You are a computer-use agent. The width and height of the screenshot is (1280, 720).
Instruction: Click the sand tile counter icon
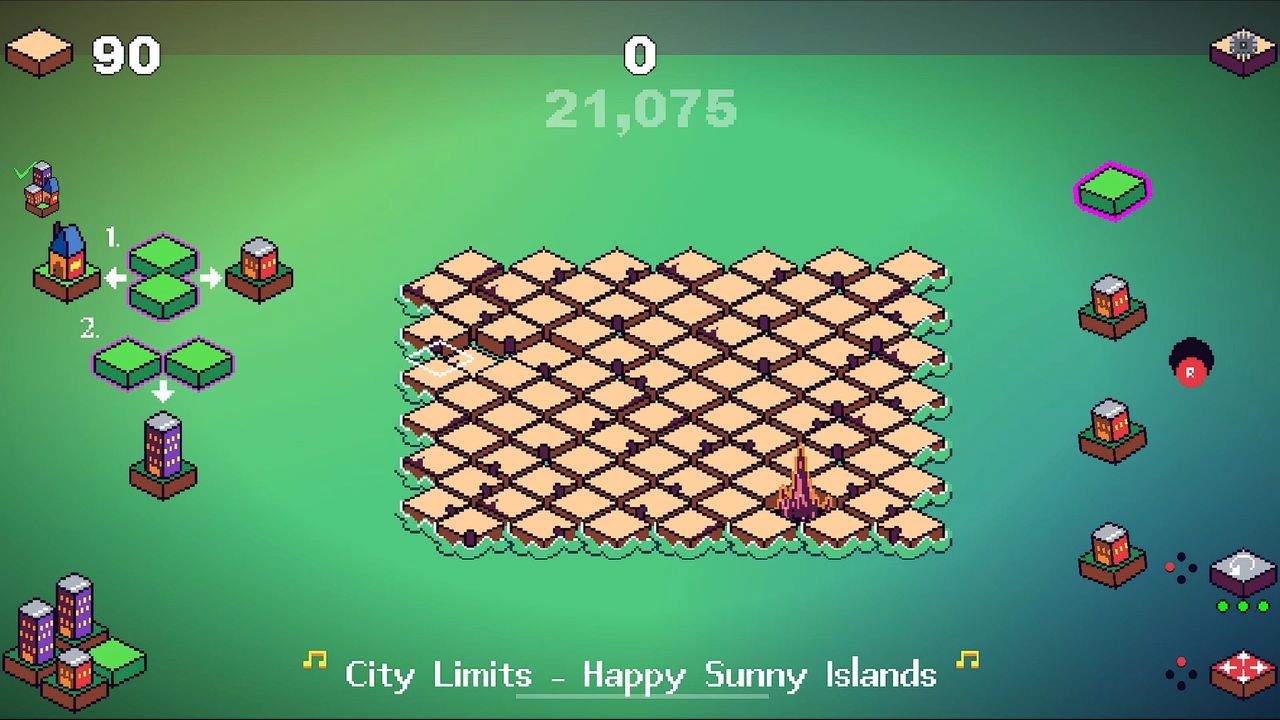[x=38, y=48]
